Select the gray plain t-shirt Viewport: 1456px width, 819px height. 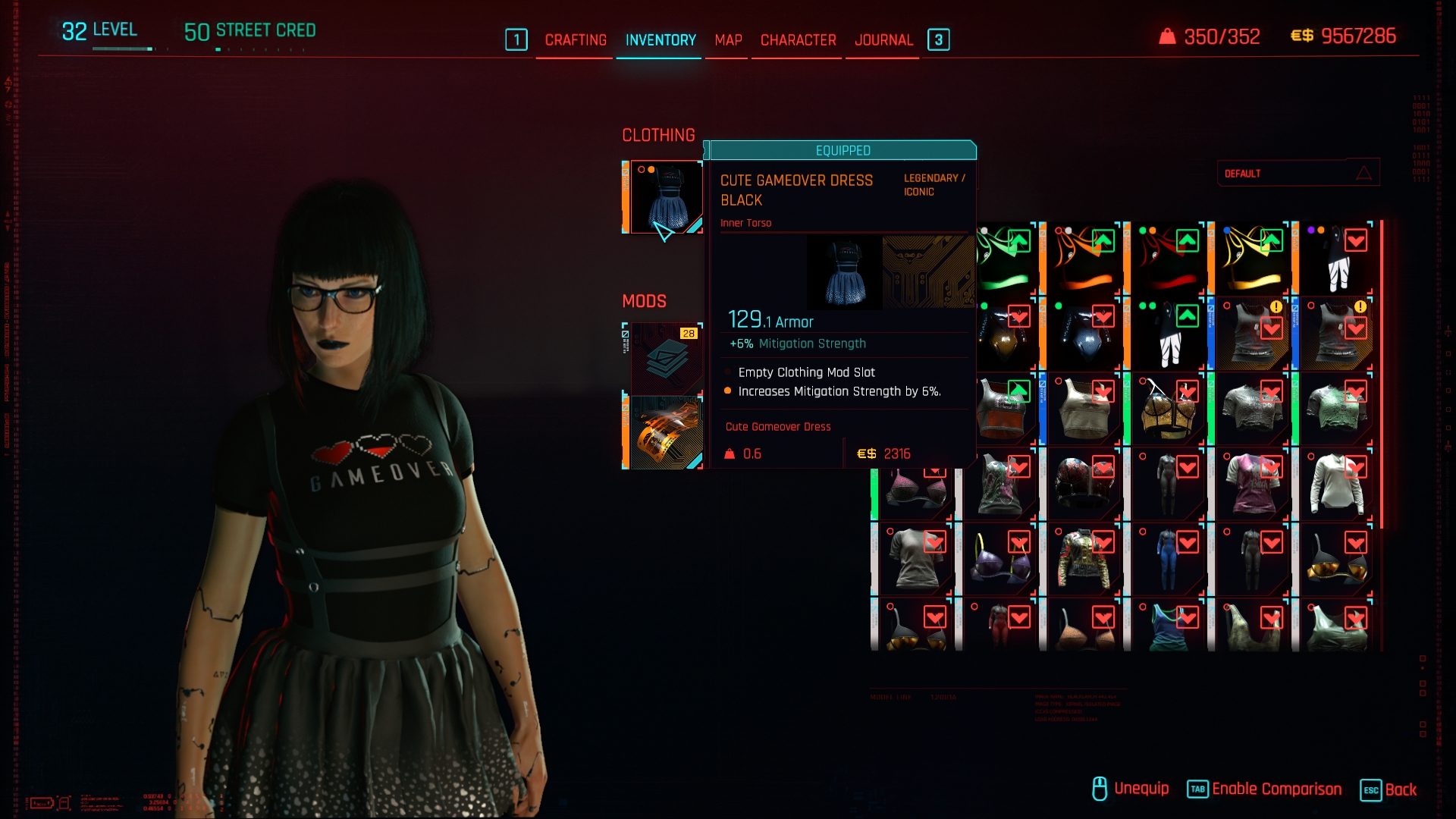[916, 561]
